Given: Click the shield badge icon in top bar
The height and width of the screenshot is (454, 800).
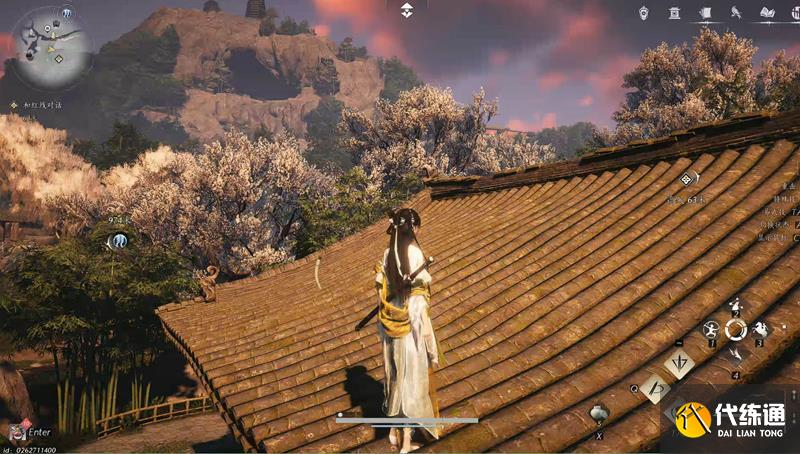Looking at the screenshot, I should (644, 12).
